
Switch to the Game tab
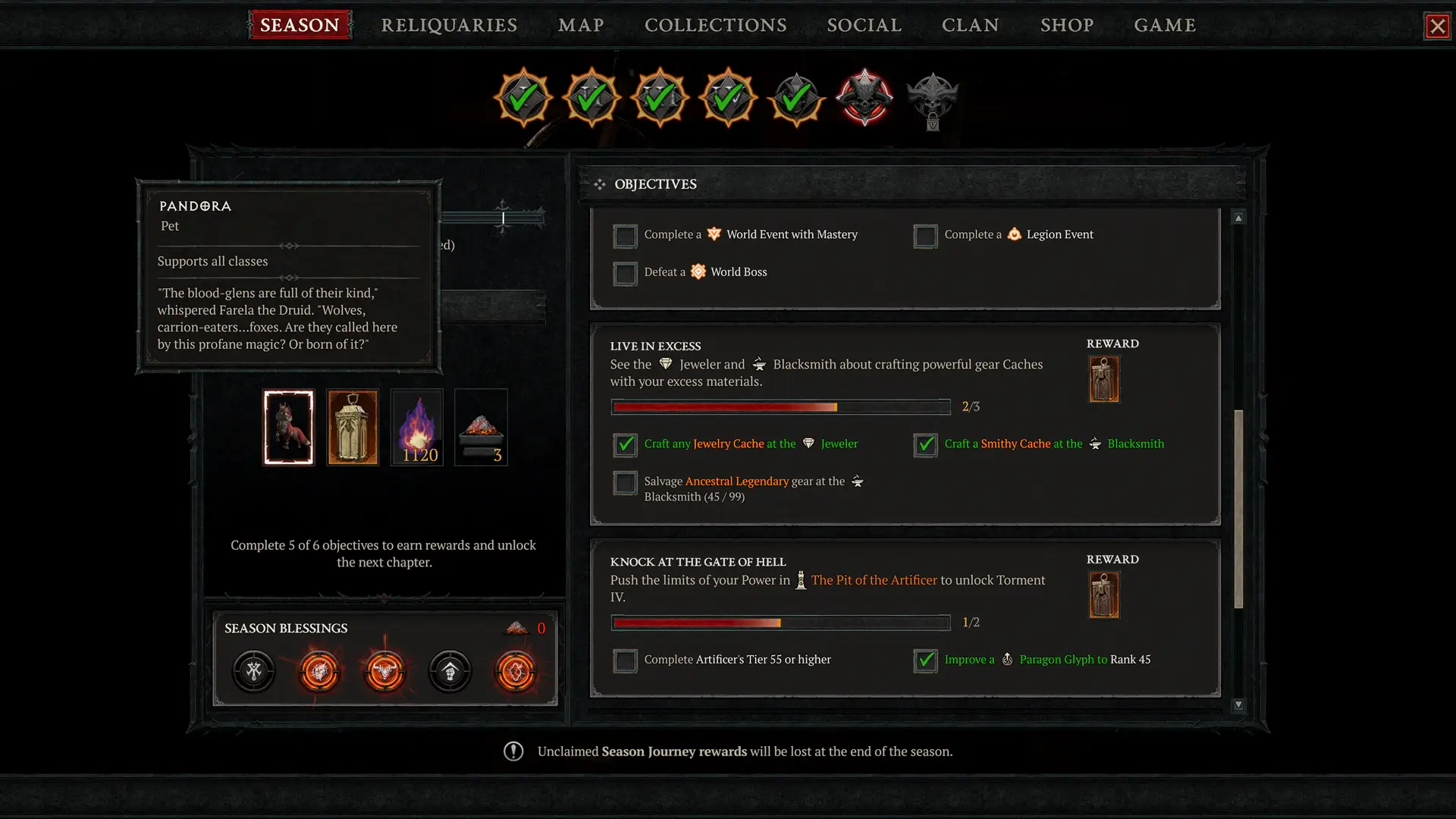click(1164, 25)
